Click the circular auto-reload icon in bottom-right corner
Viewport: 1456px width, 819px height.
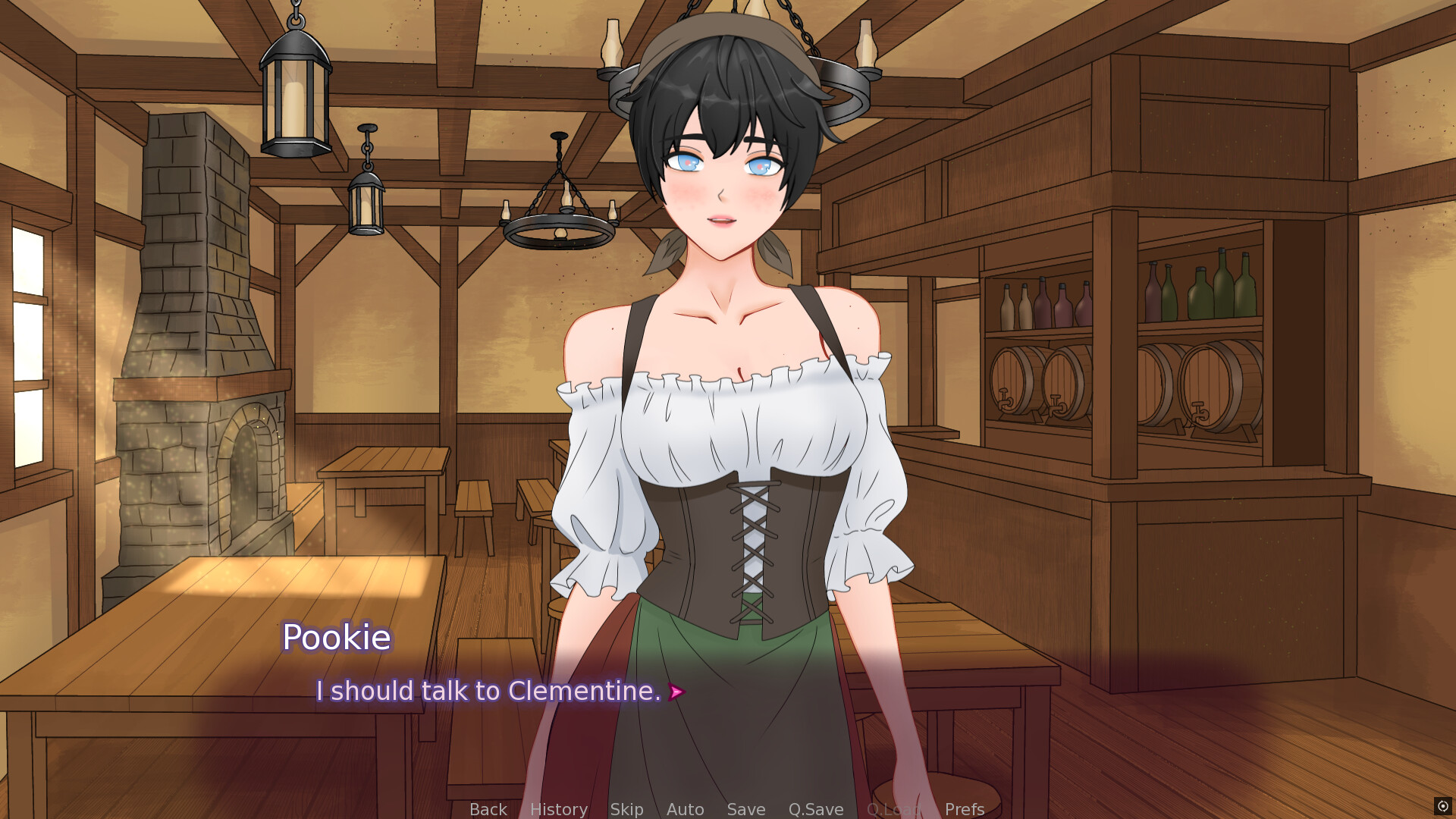coord(1442,805)
